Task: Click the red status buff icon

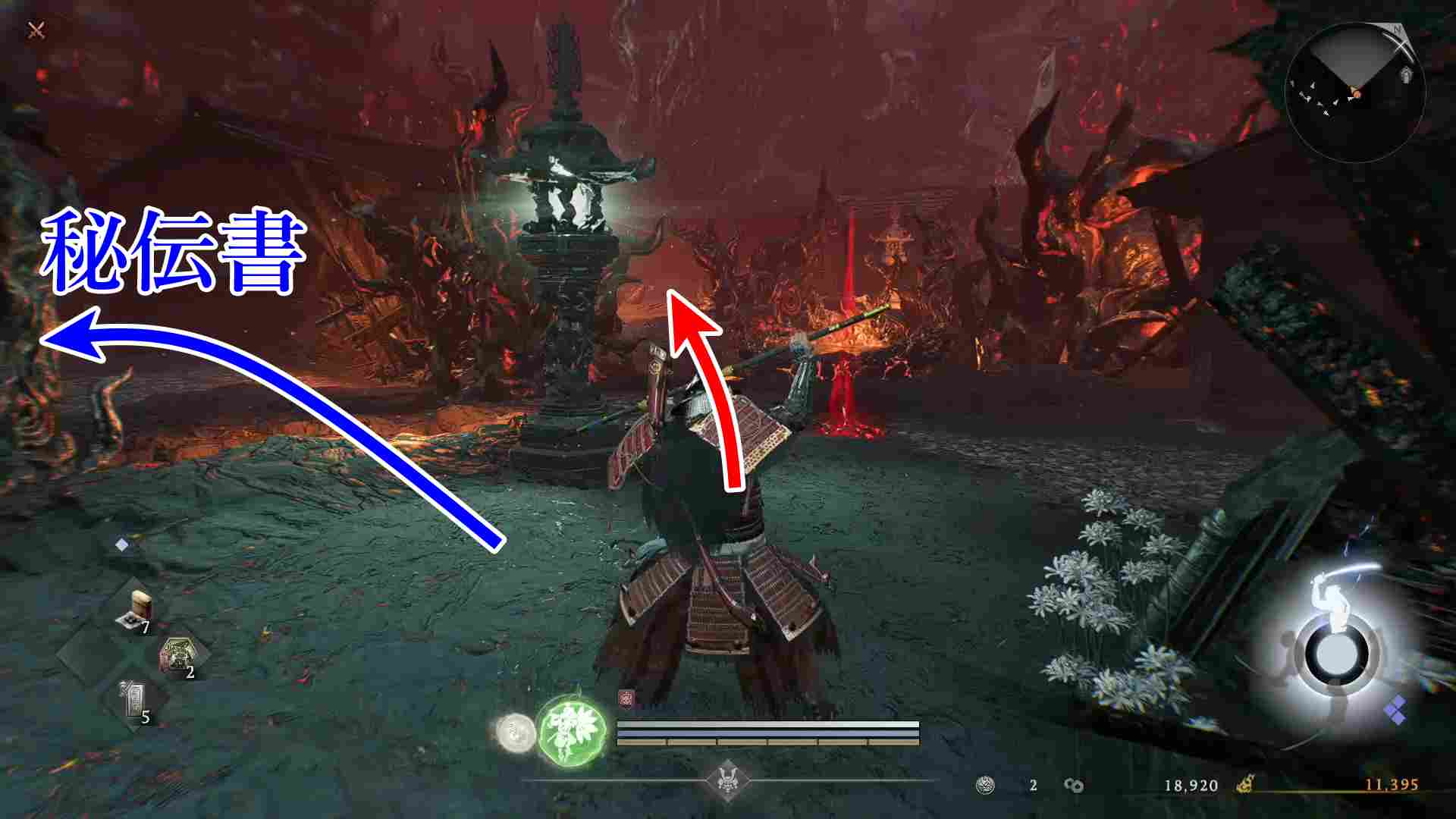Action: (x=626, y=698)
